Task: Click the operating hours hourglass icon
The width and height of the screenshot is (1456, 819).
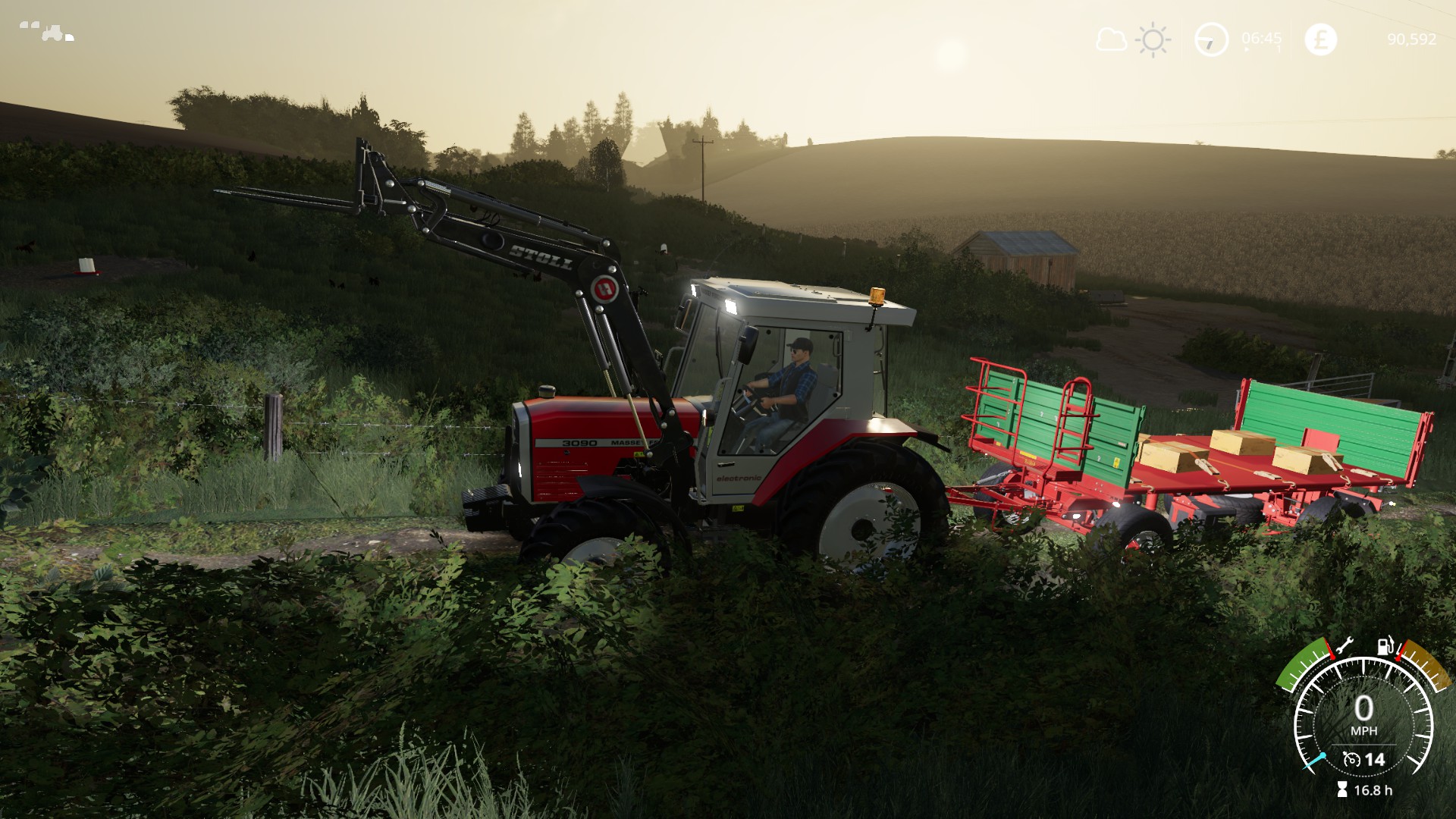Action: pyautogui.click(x=1342, y=790)
